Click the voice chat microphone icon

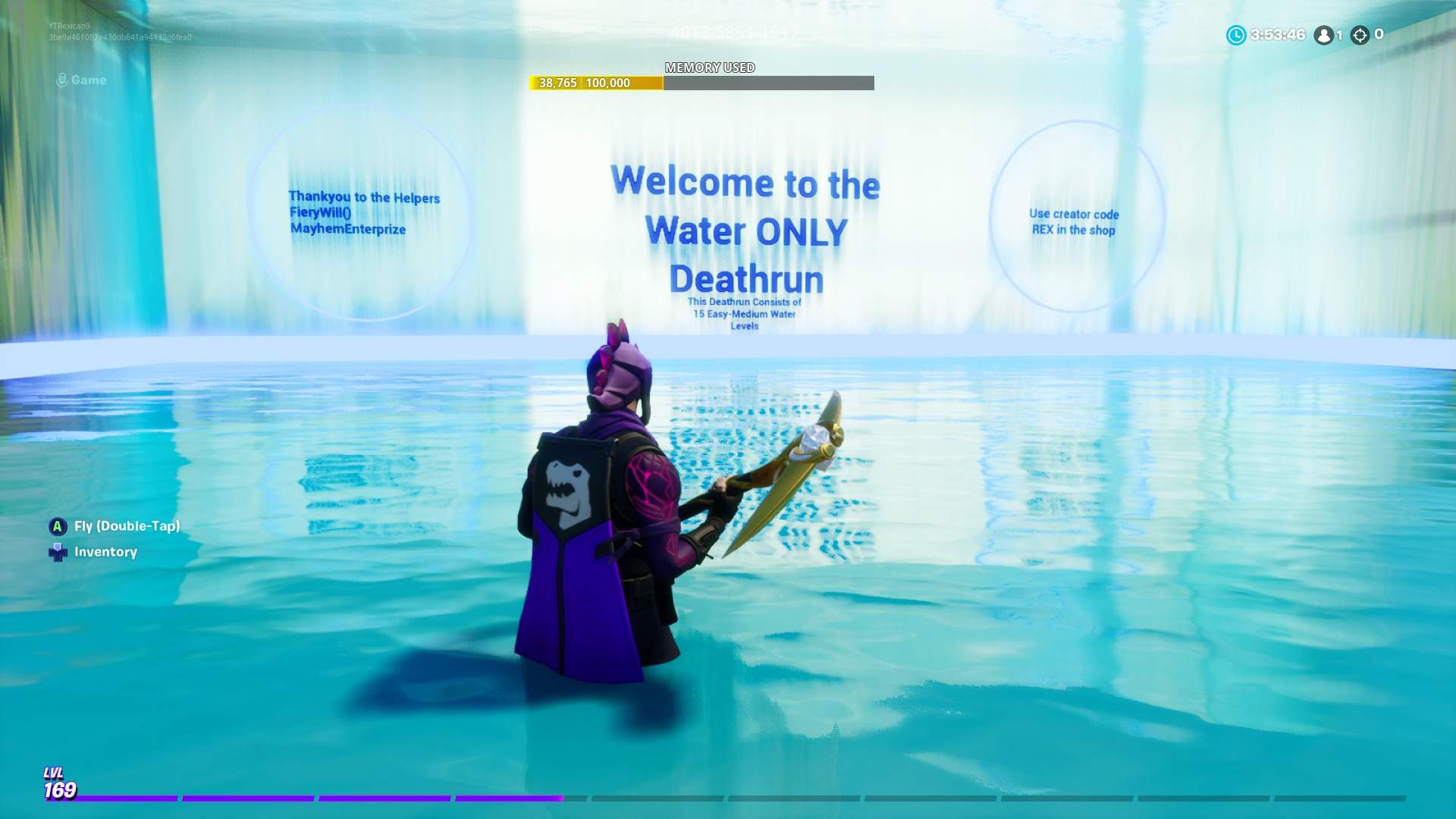[61, 80]
